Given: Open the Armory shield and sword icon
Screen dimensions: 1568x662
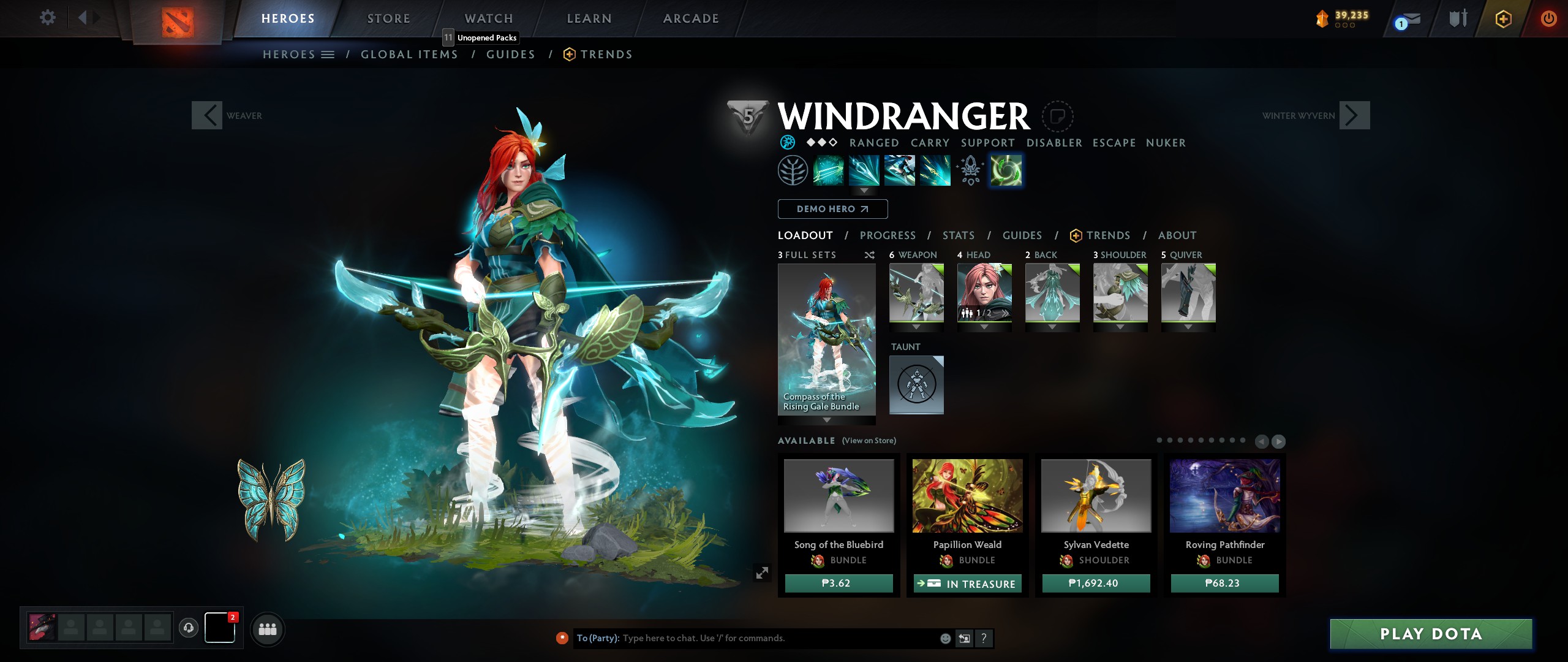Looking at the screenshot, I should pos(1458,20).
